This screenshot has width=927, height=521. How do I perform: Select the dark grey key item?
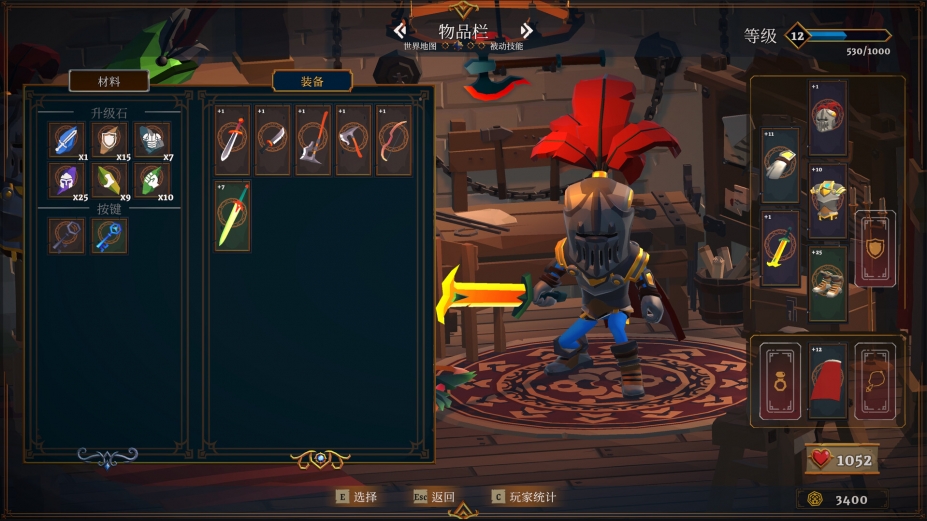tap(67, 235)
